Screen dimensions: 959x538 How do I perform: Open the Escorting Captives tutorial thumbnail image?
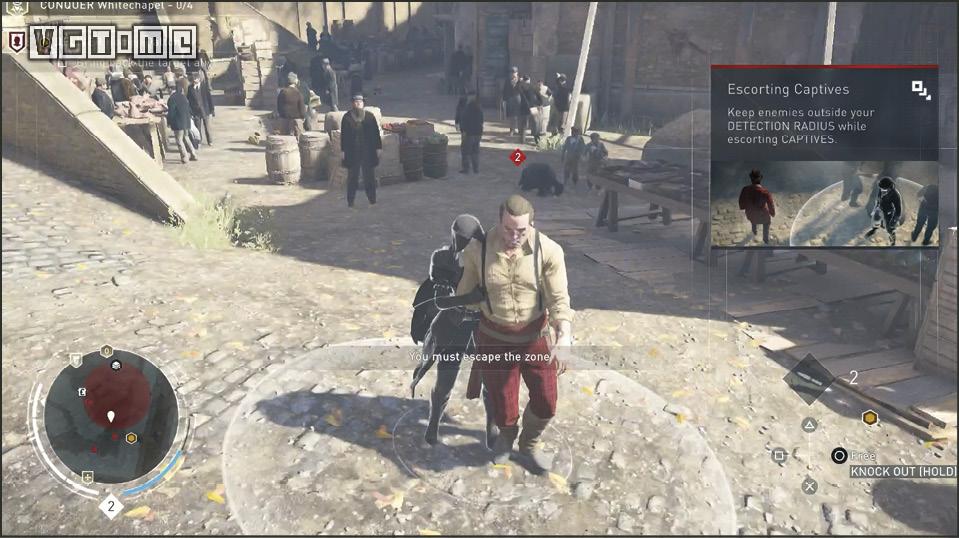click(x=824, y=204)
